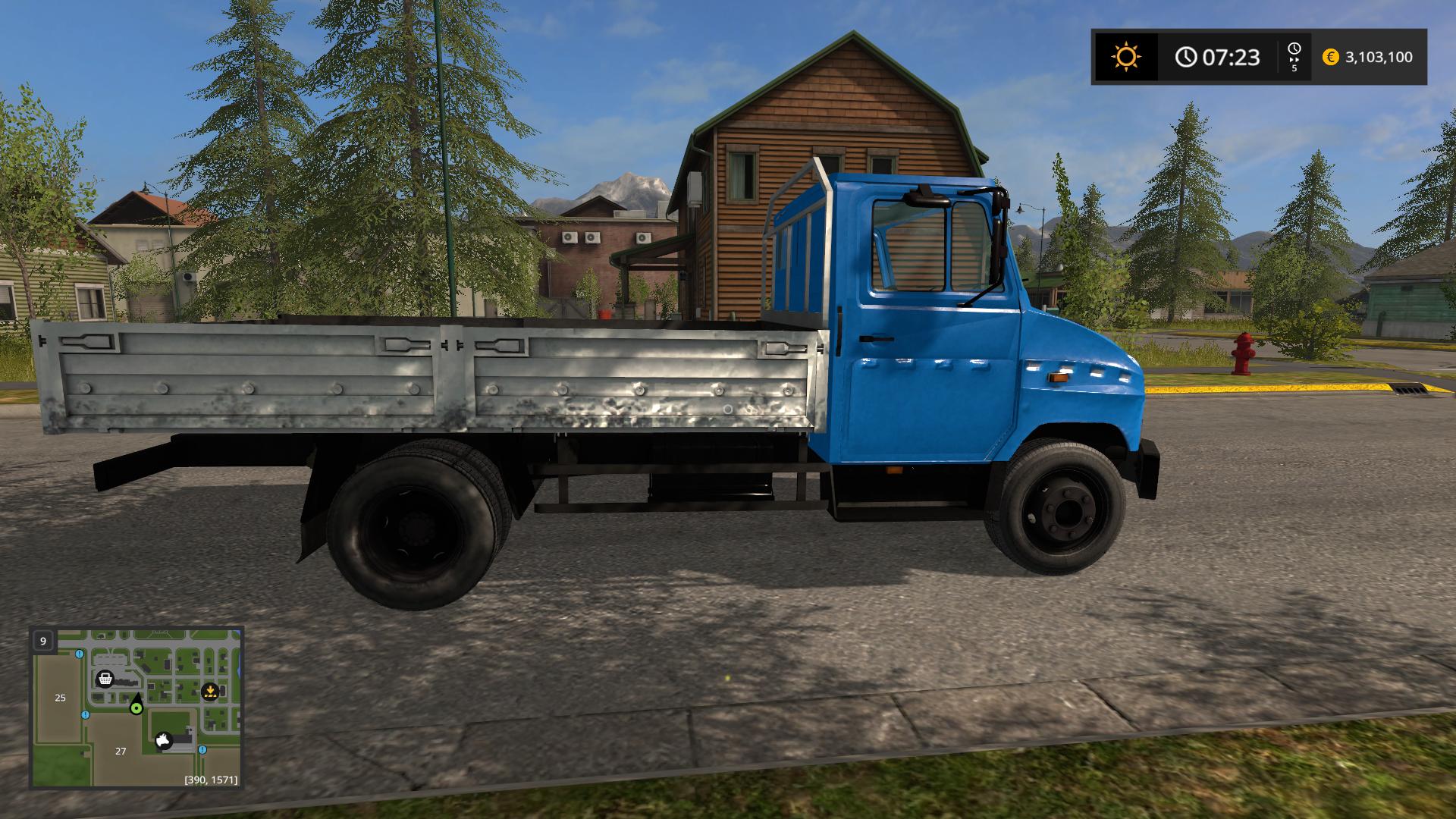1456x819 pixels.
Task: Click the fast-forward time scale icon
Action: (1294, 57)
